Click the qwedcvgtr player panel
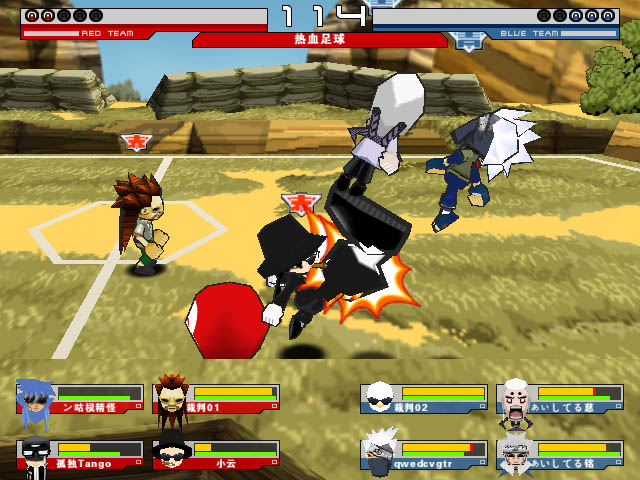The image size is (640, 480). (x=424, y=454)
